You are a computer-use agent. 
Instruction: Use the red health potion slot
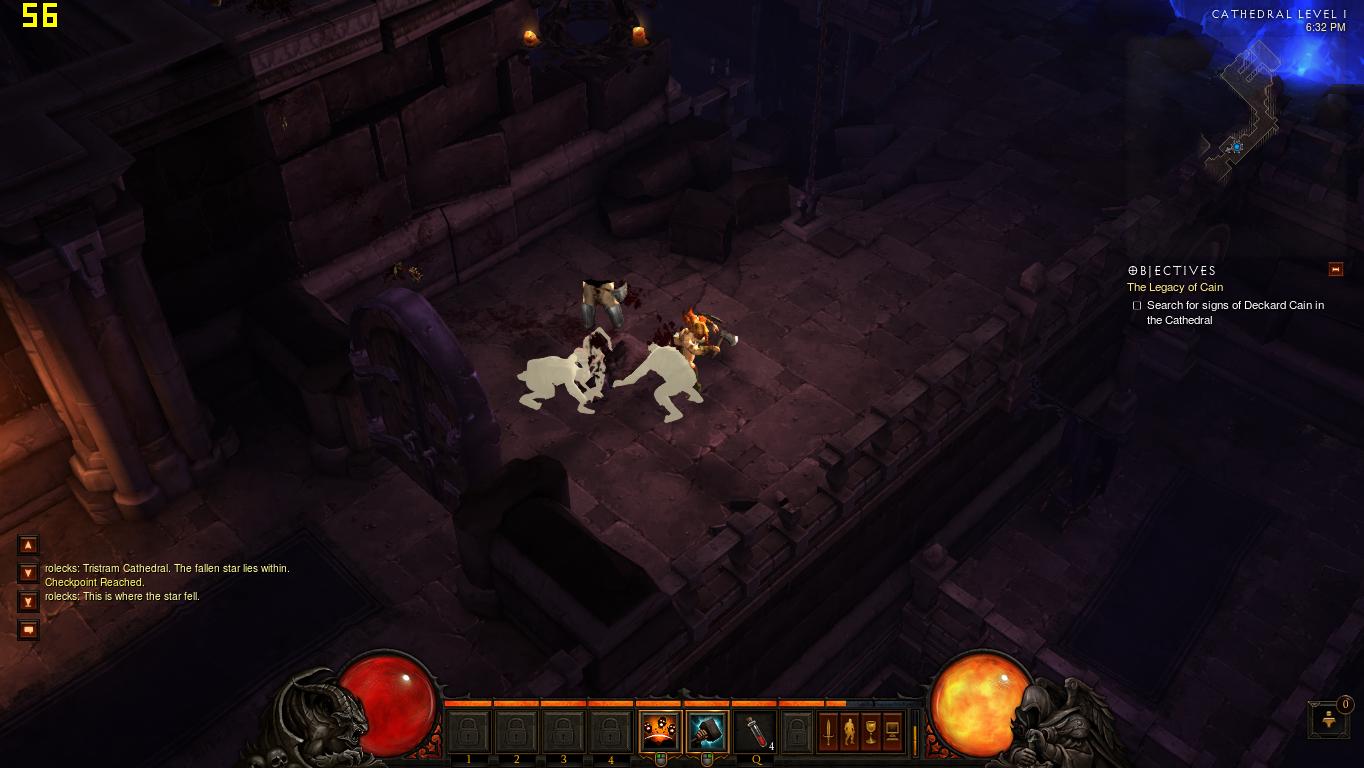(x=755, y=732)
